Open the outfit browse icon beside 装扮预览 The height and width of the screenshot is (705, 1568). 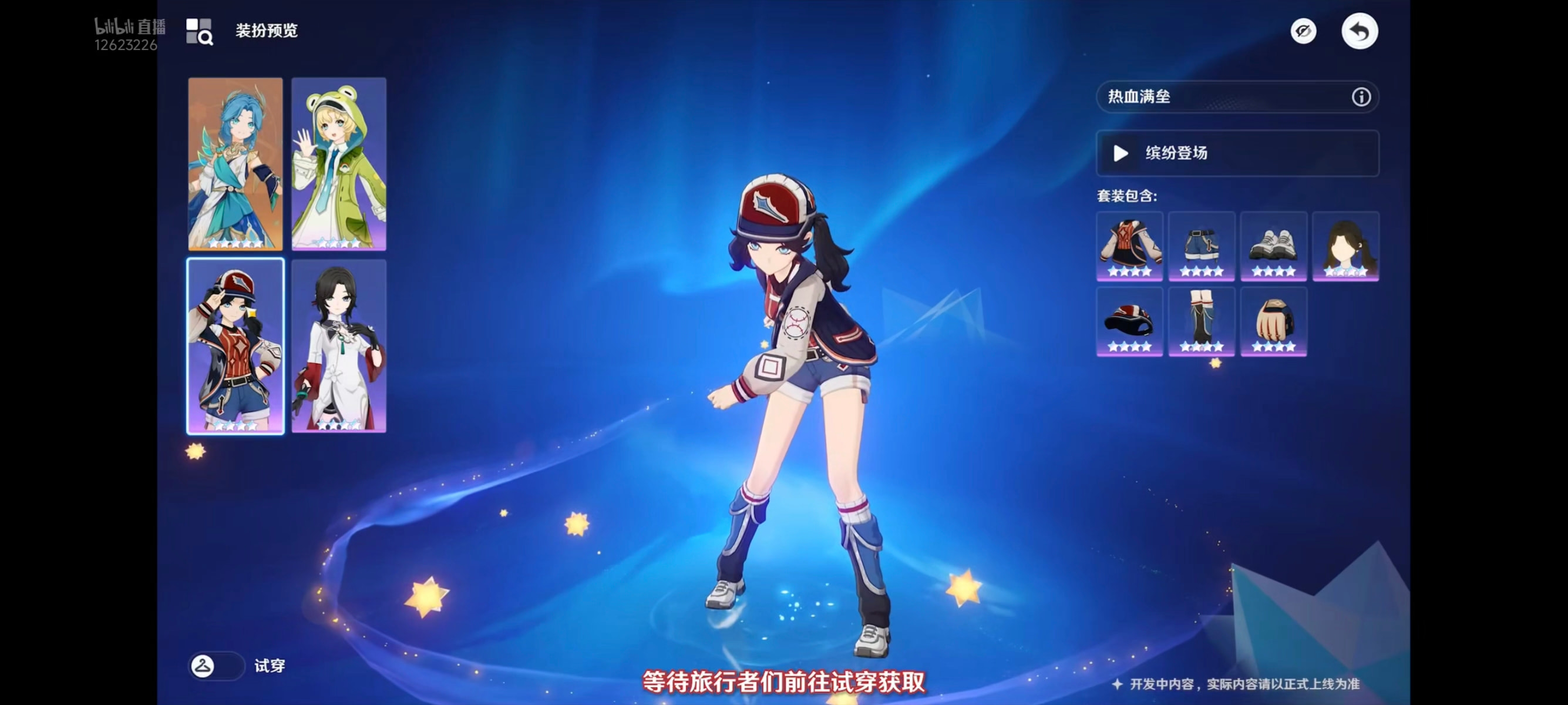pos(199,31)
